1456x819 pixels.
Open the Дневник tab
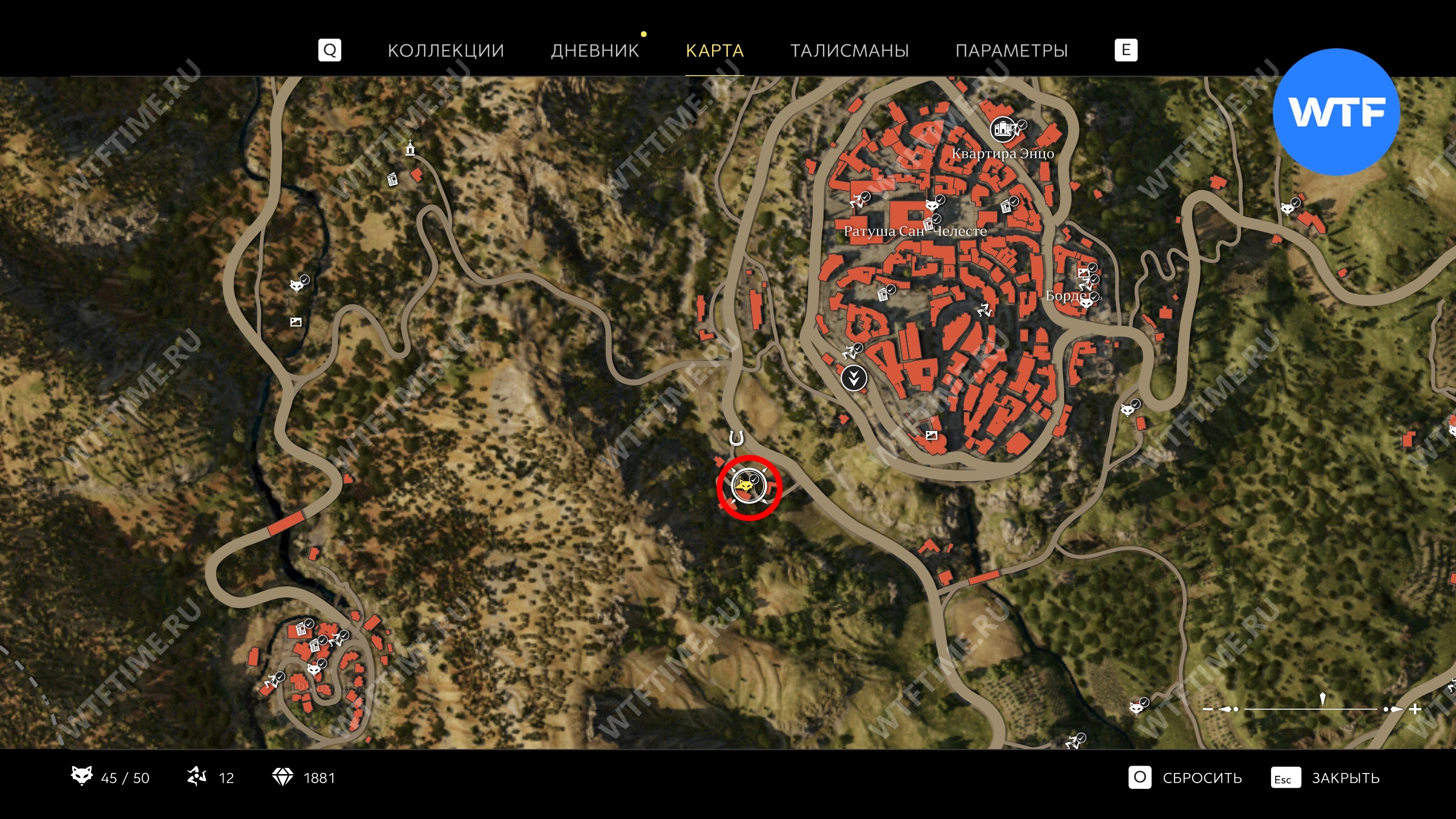595,51
